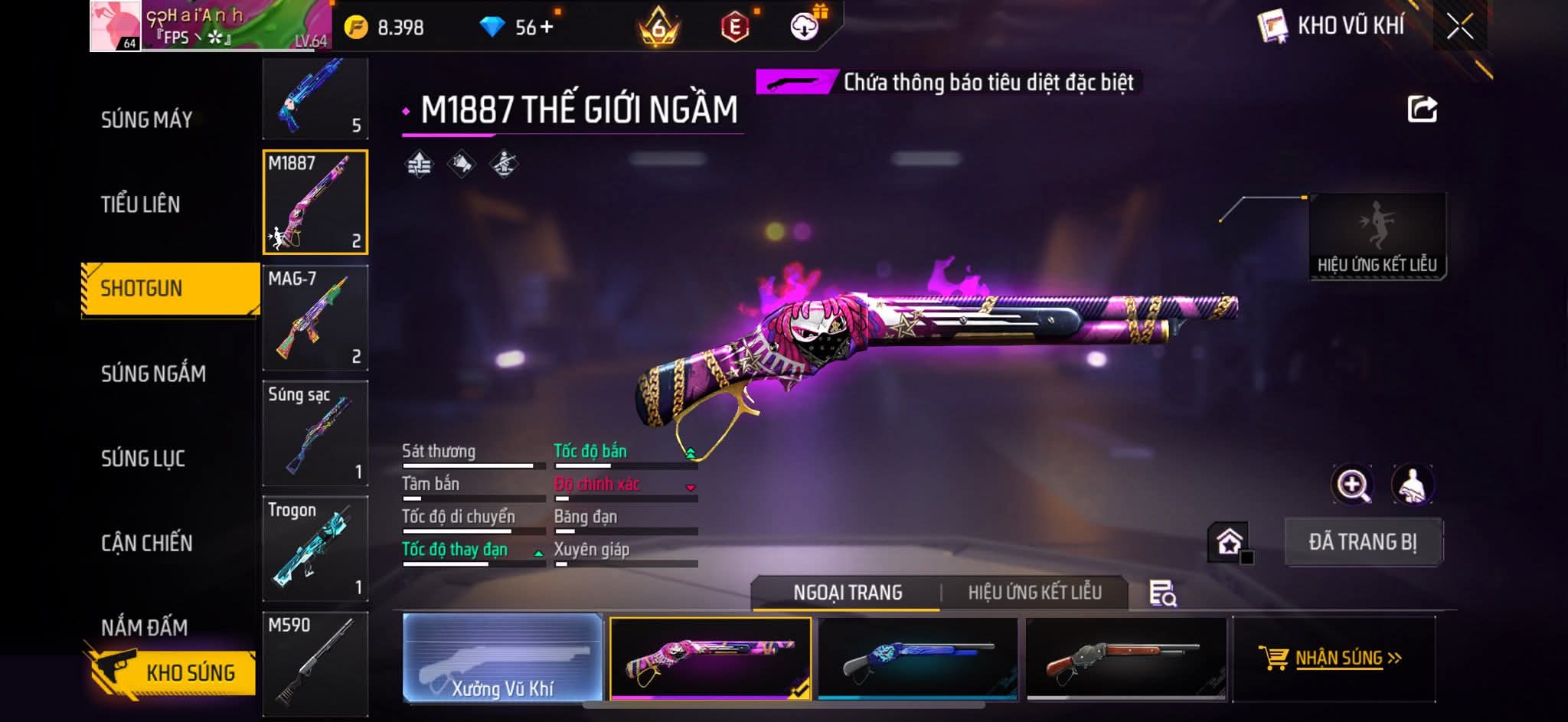1568x722 pixels.
Task: Pick the Súng sạc shotgun slot
Action: point(315,433)
